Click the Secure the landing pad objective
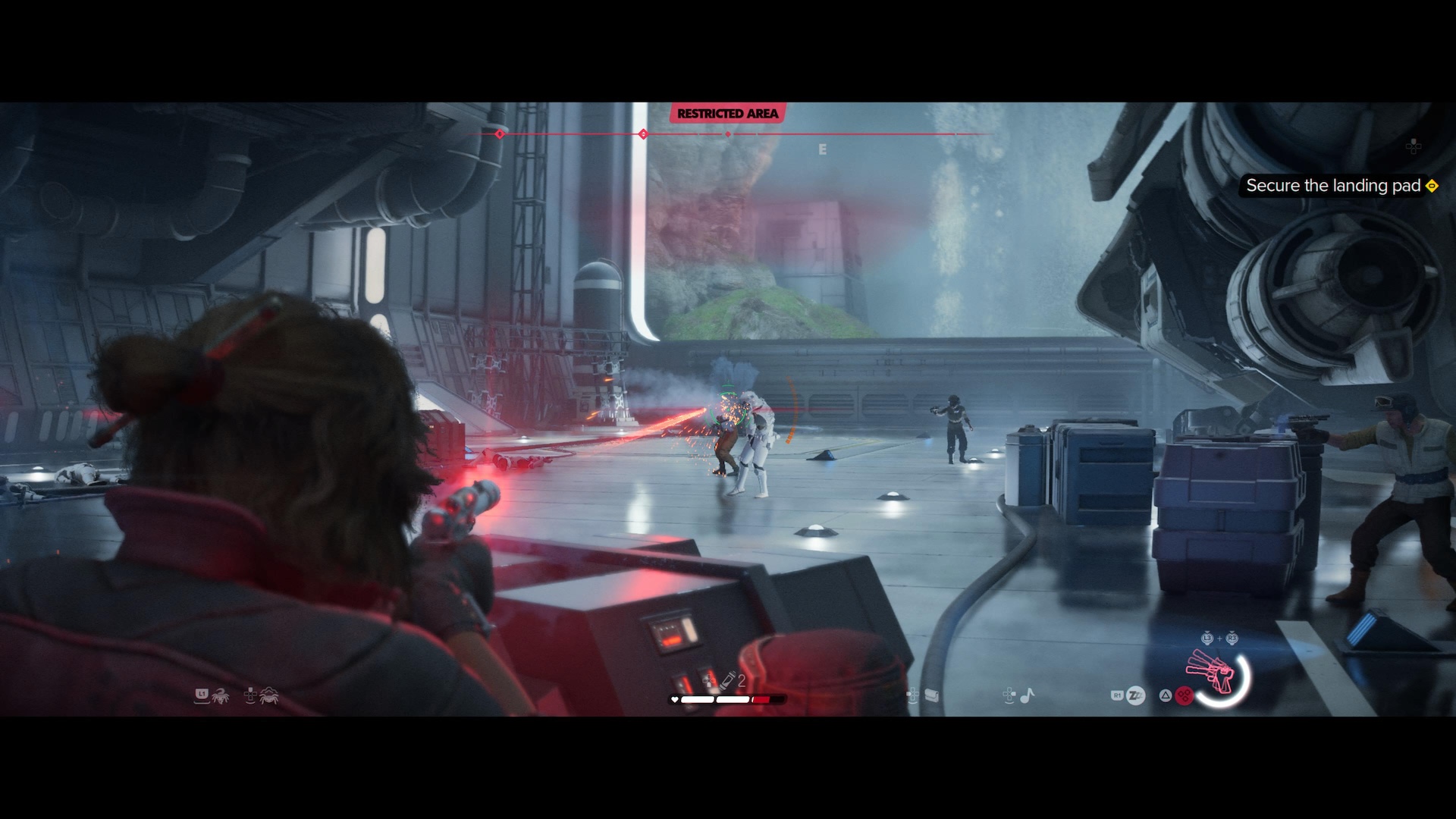 coord(1333,186)
